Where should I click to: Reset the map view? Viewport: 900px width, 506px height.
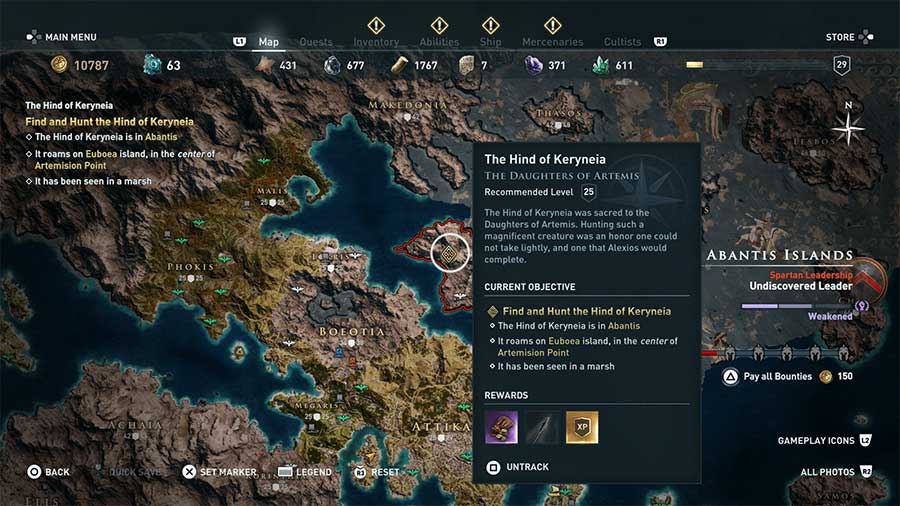[x=376, y=472]
